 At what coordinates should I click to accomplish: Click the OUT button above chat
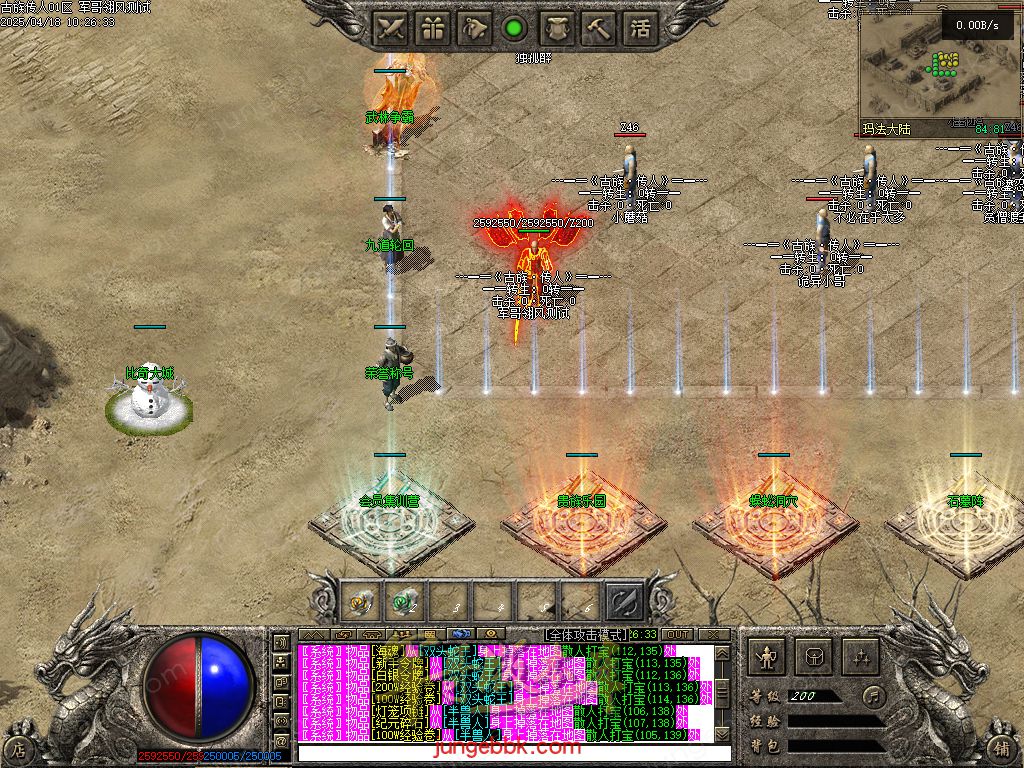pyautogui.click(x=677, y=634)
